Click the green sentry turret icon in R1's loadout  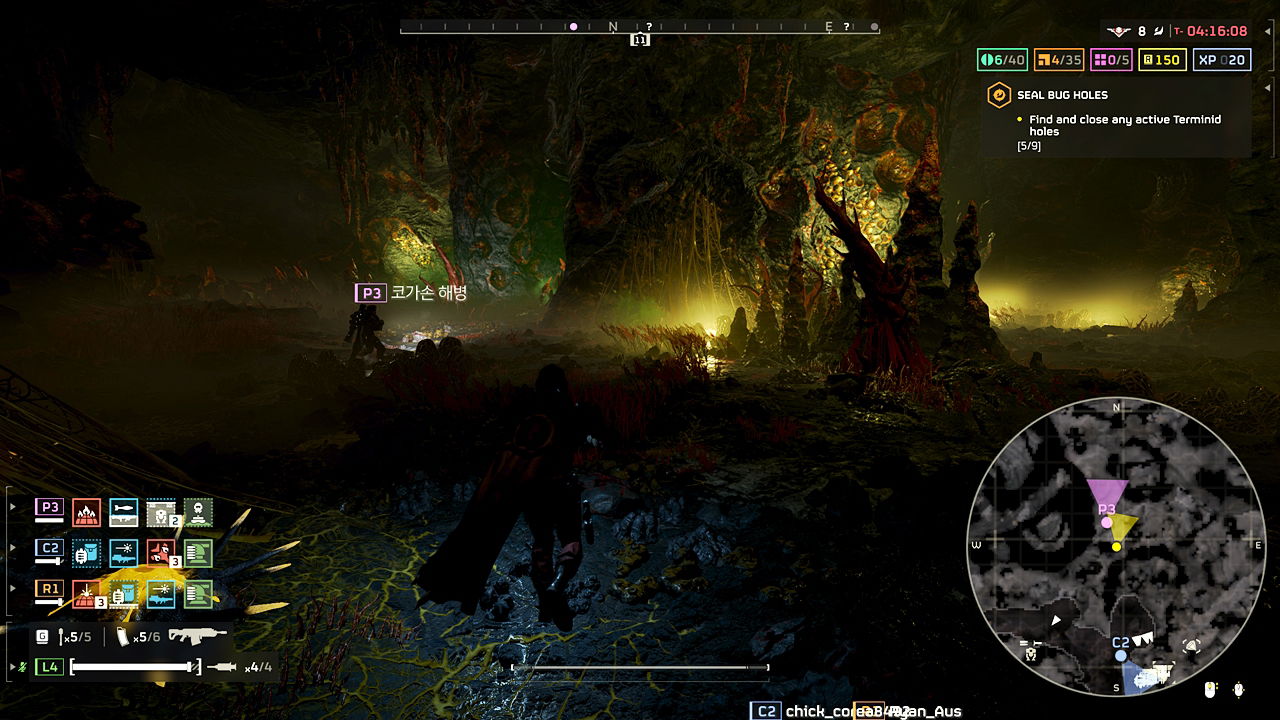(x=198, y=595)
